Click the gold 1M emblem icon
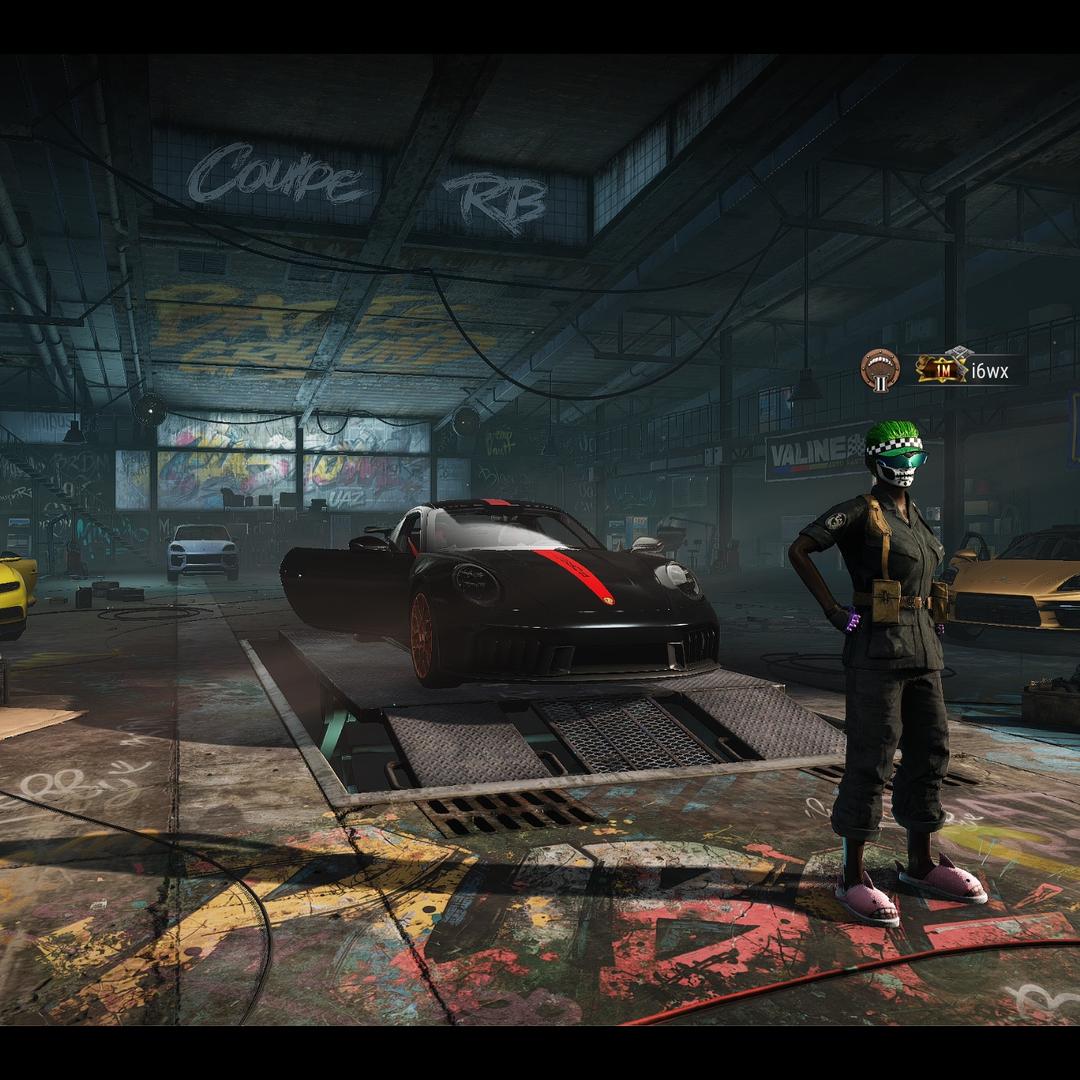This screenshot has width=1080, height=1080. [942, 369]
